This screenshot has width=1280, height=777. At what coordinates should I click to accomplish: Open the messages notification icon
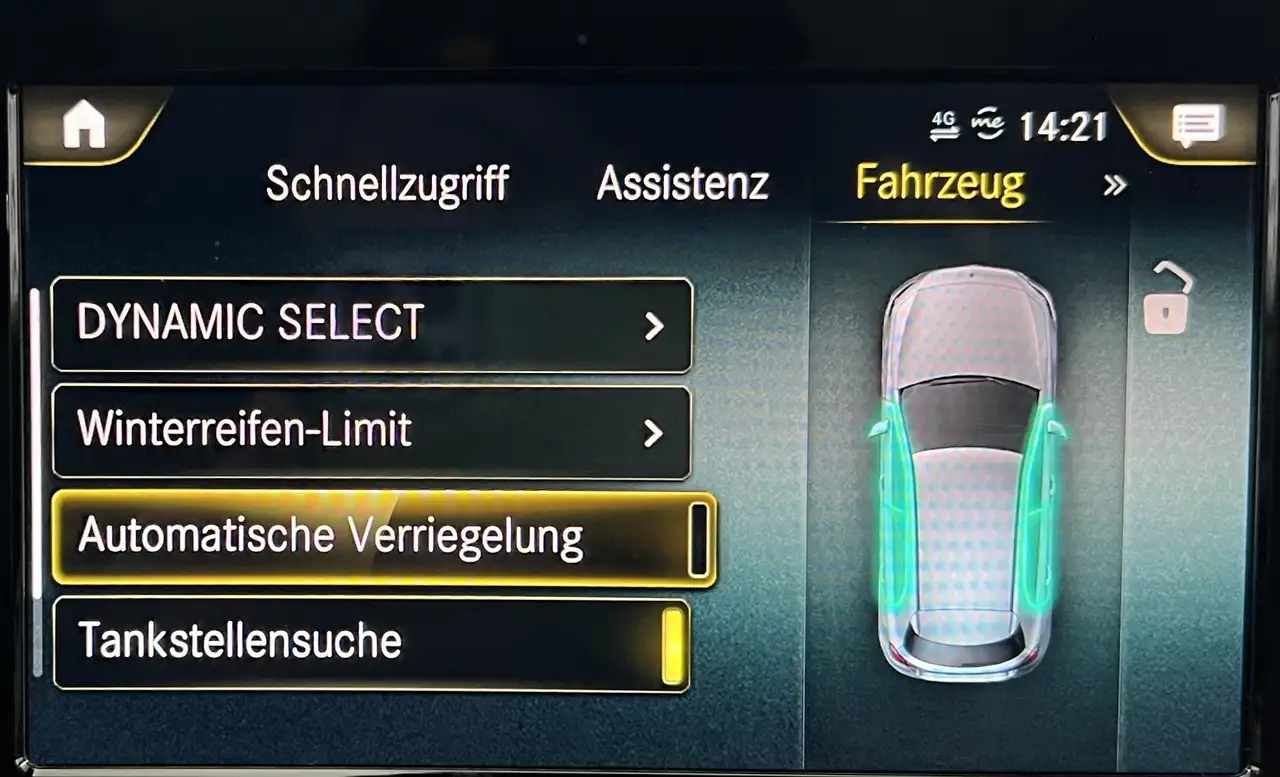click(x=1196, y=126)
